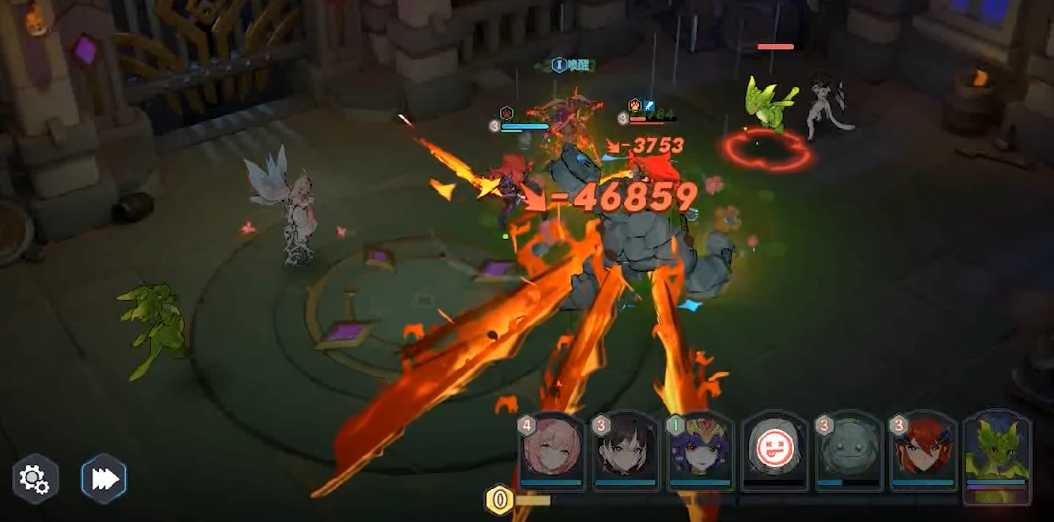Screen dimensions: 1054x522
Task: Open the gear settings button
Action: pyautogui.click(x=35, y=480)
